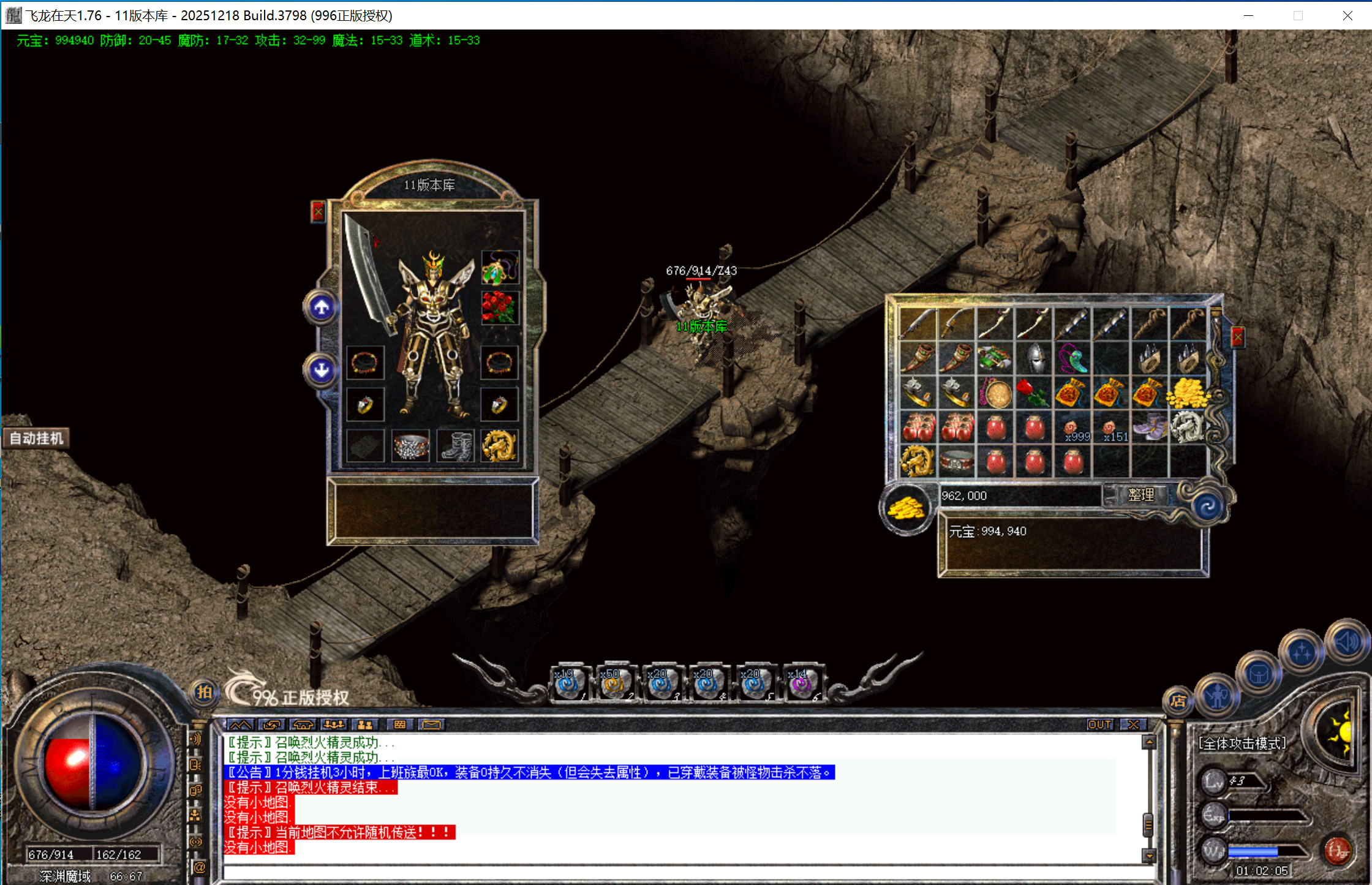Close the game window
The height and width of the screenshot is (885, 1372).
[1347, 15]
